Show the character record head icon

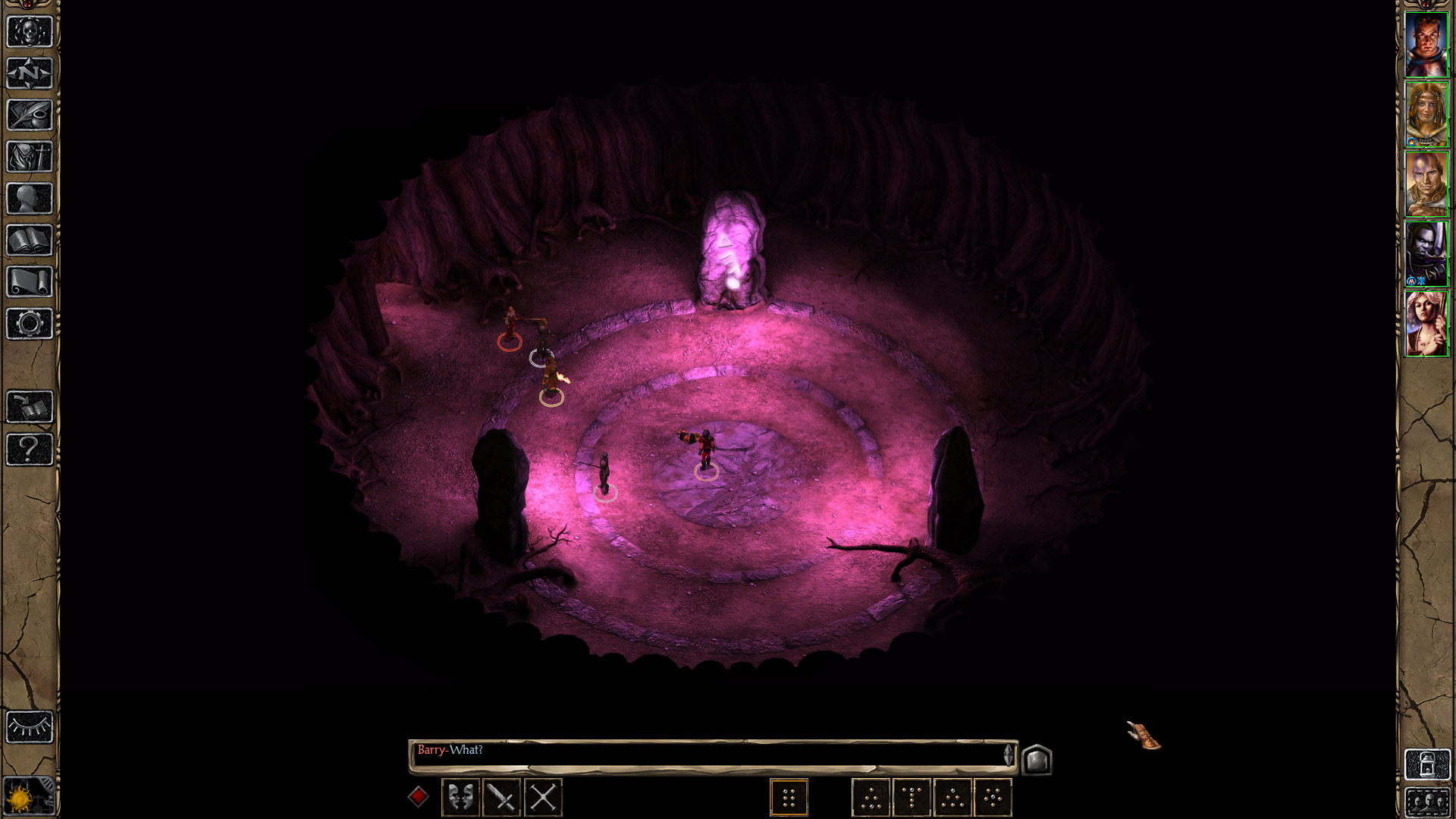(30, 199)
